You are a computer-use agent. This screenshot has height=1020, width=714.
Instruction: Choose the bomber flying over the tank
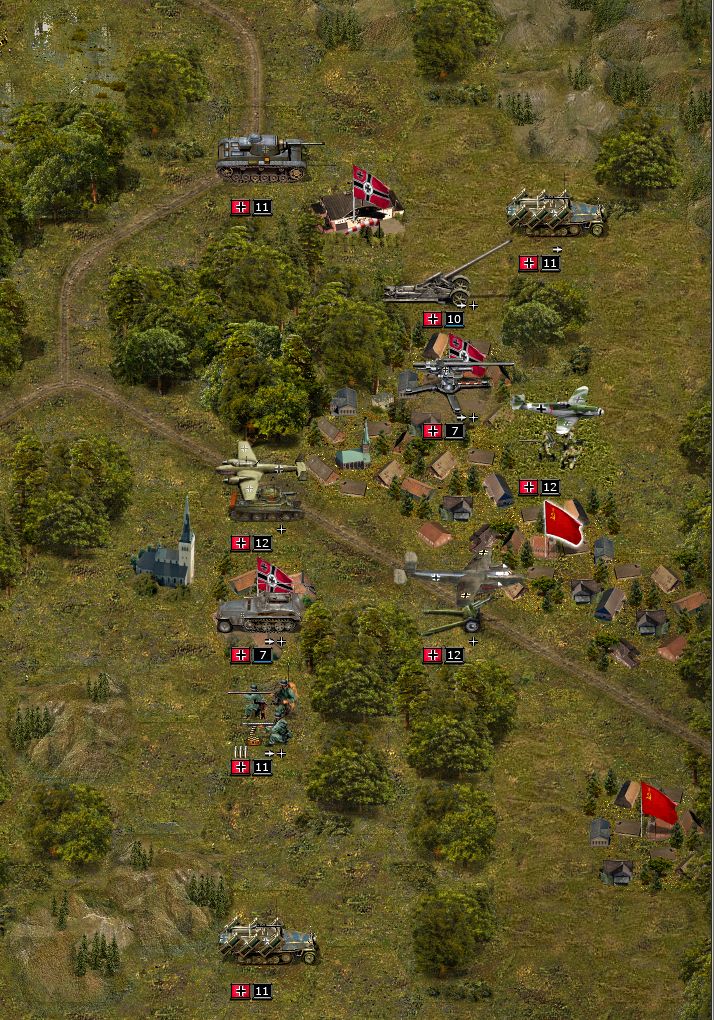pyautogui.click(x=258, y=465)
